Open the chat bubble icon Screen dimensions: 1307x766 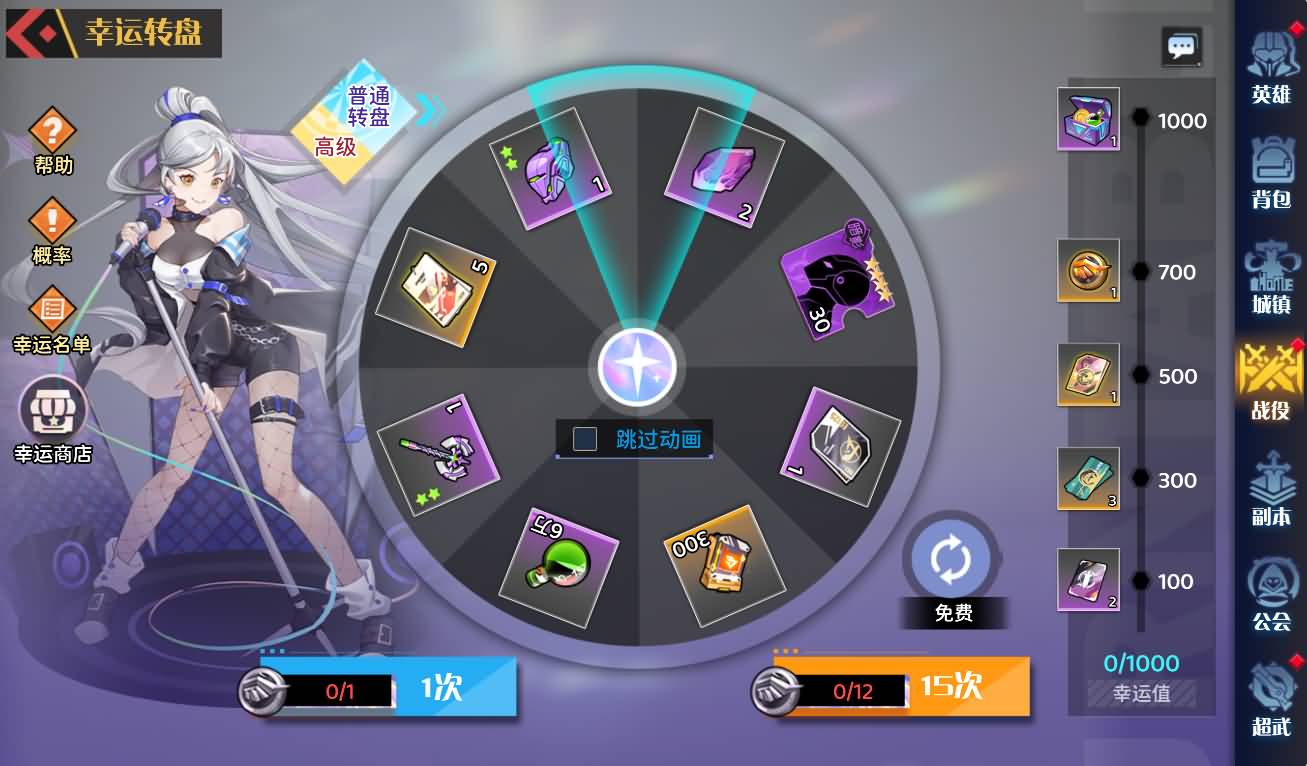[1182, 46]
